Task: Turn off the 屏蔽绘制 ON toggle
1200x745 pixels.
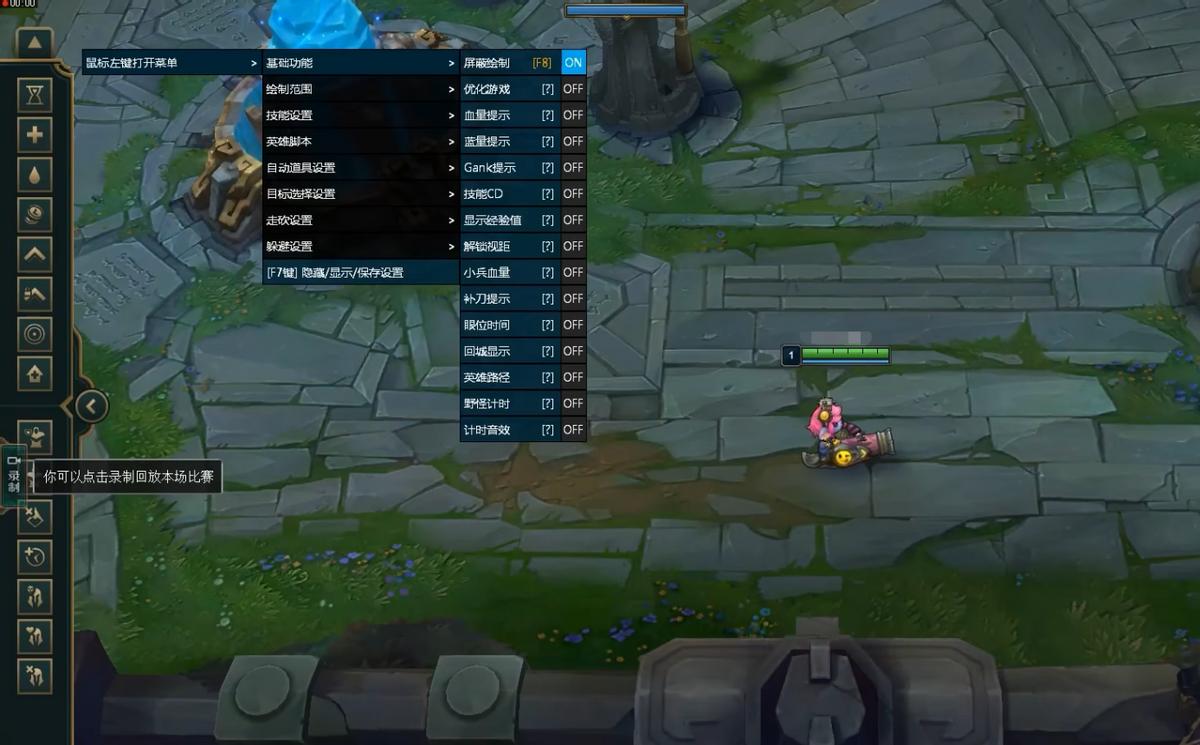Action: click(573, 63)
